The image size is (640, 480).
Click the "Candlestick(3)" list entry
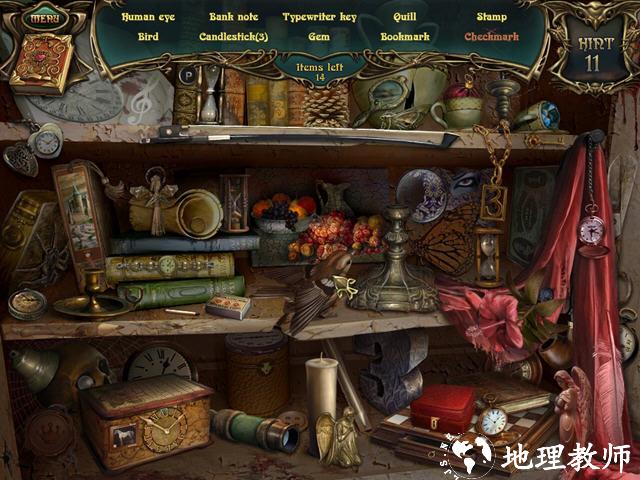234,36
